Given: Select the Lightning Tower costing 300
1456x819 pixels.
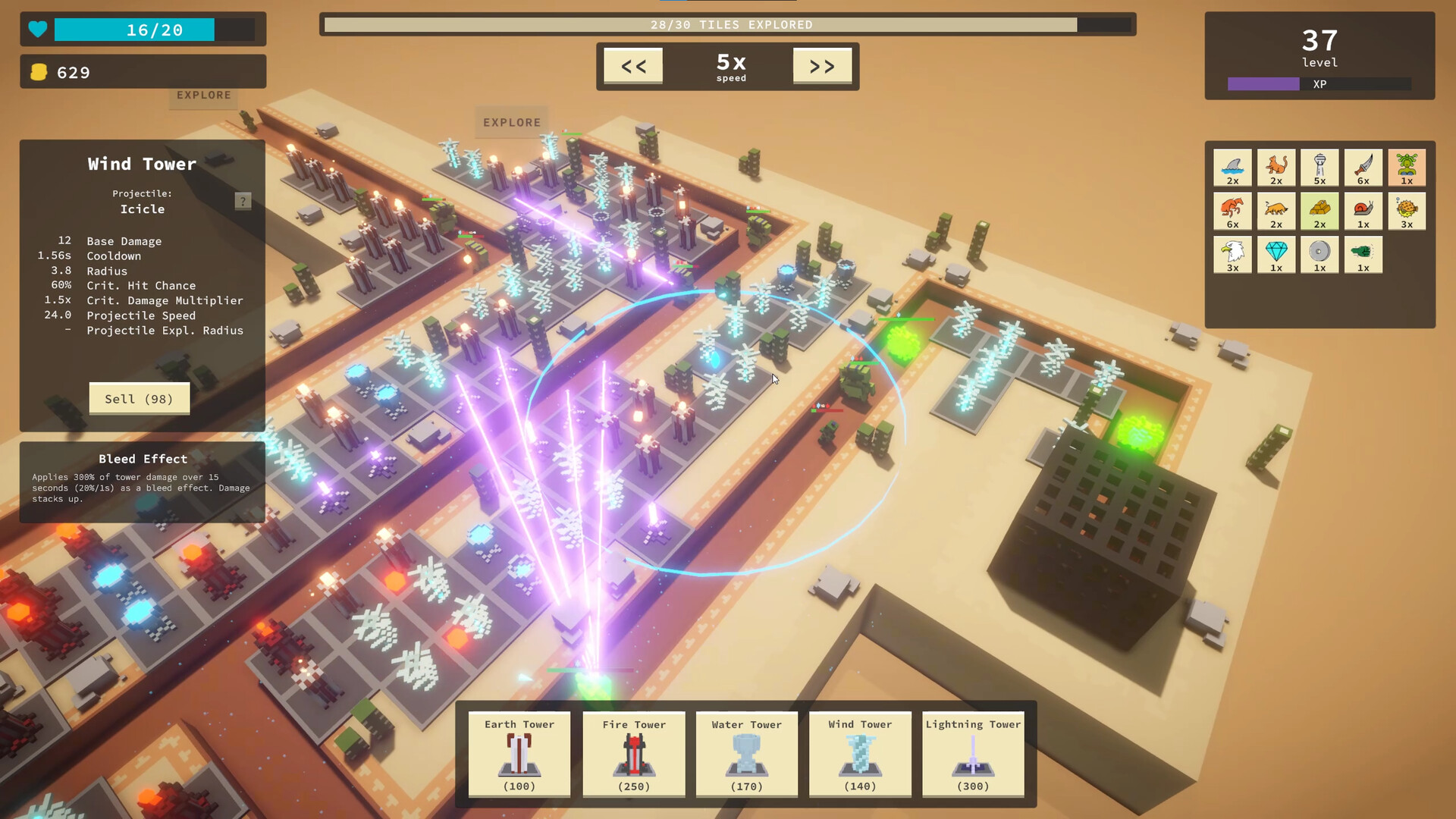Looking at the screenshot, I should click(973, 755).
